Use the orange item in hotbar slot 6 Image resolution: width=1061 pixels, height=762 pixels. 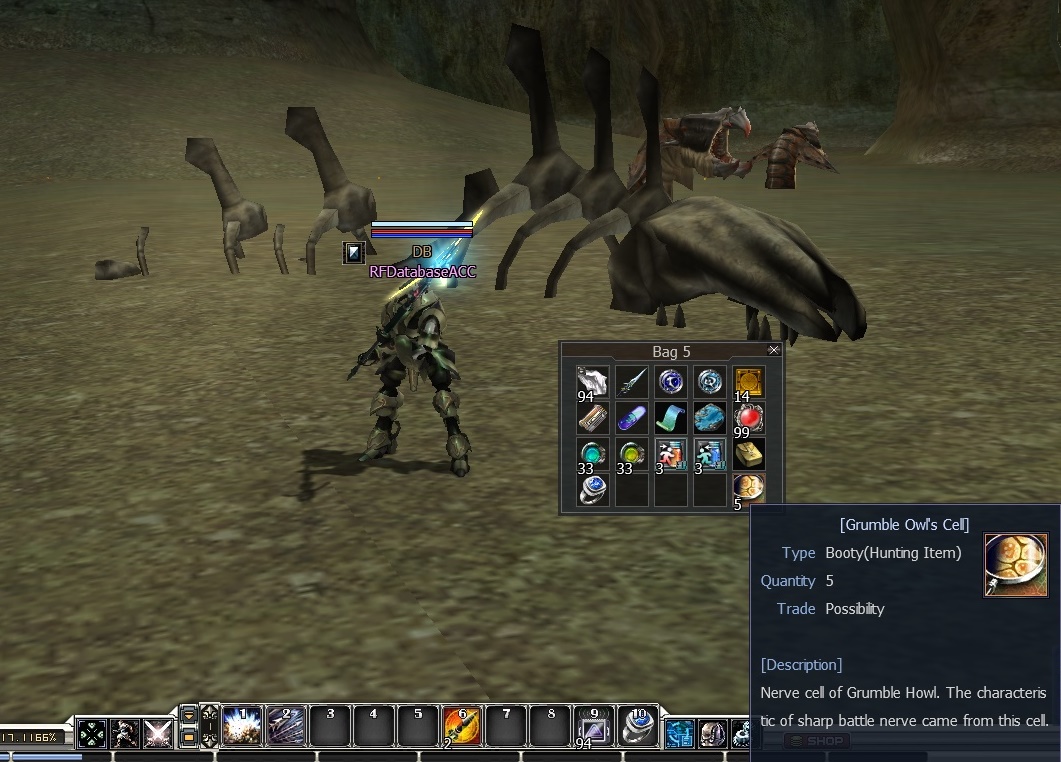click(x=461, y=726)
